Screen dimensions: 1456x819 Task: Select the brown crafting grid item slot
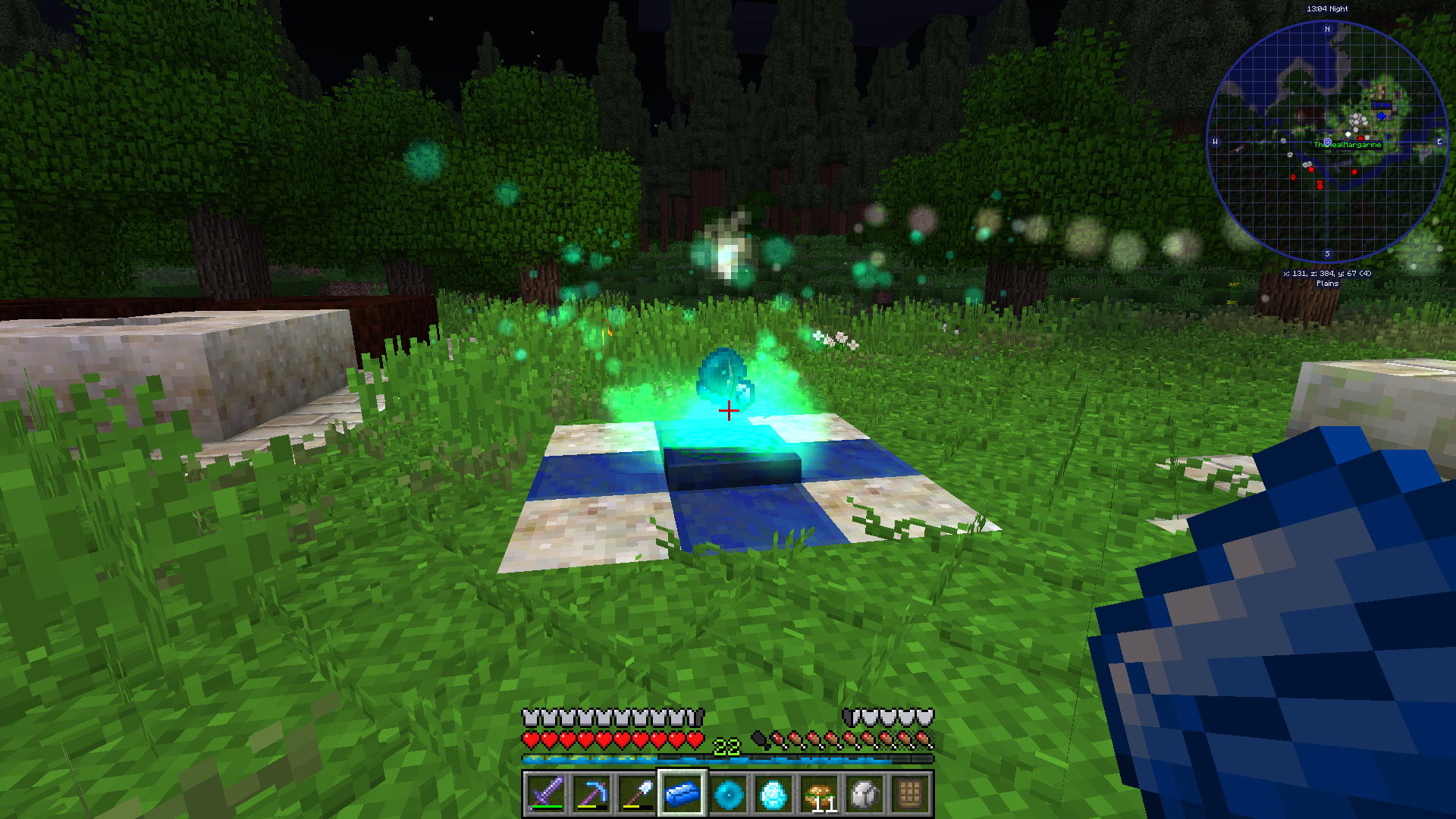[x=910, y=794]
